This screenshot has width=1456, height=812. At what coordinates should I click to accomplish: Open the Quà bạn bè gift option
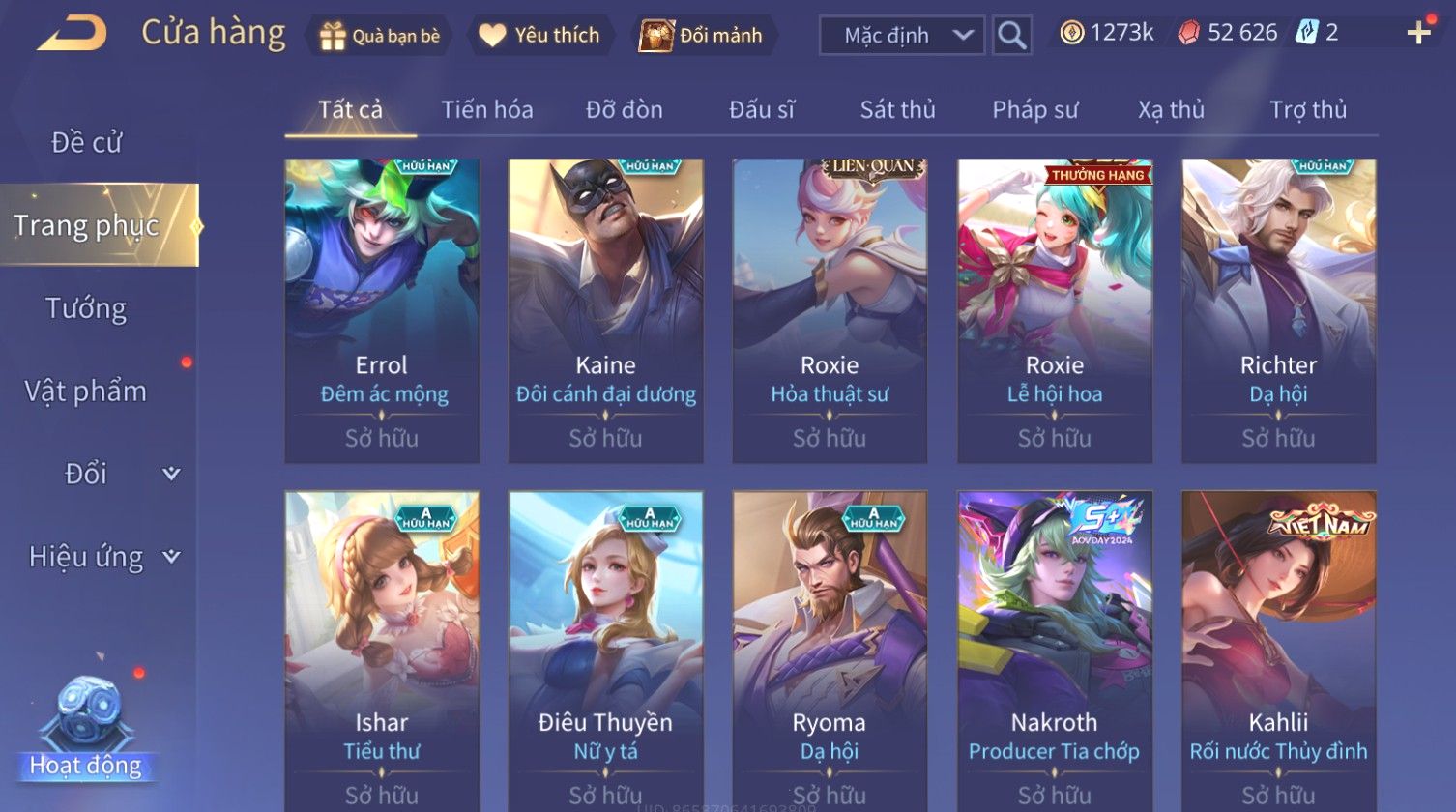(x=379, y=36)
